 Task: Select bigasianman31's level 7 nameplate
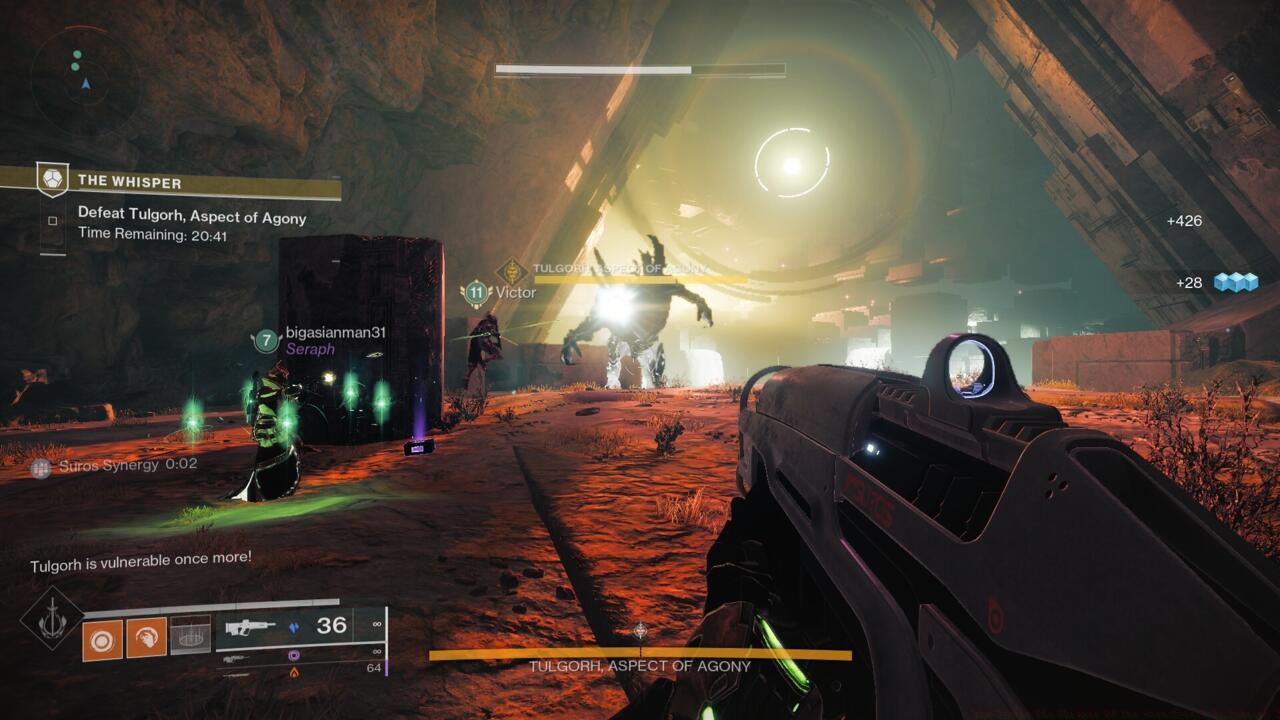click(x=265, y=340)
